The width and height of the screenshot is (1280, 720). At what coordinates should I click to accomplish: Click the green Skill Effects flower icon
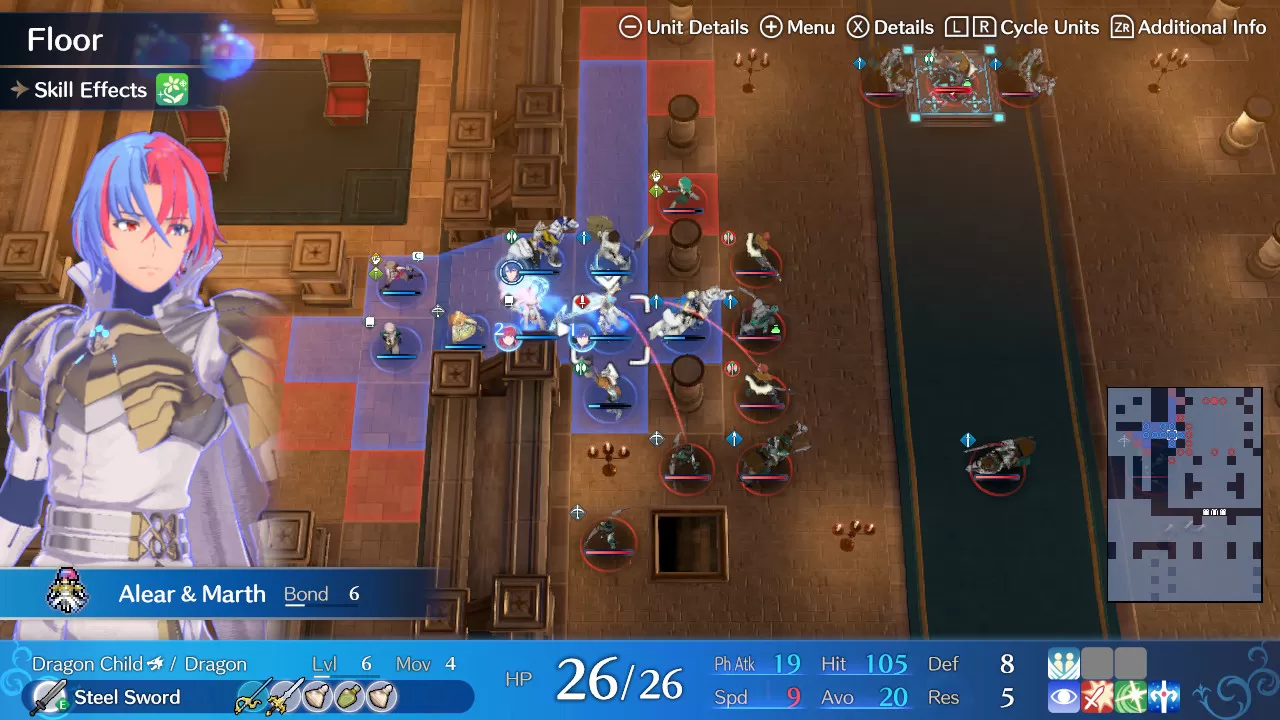[x=170, y=90]
